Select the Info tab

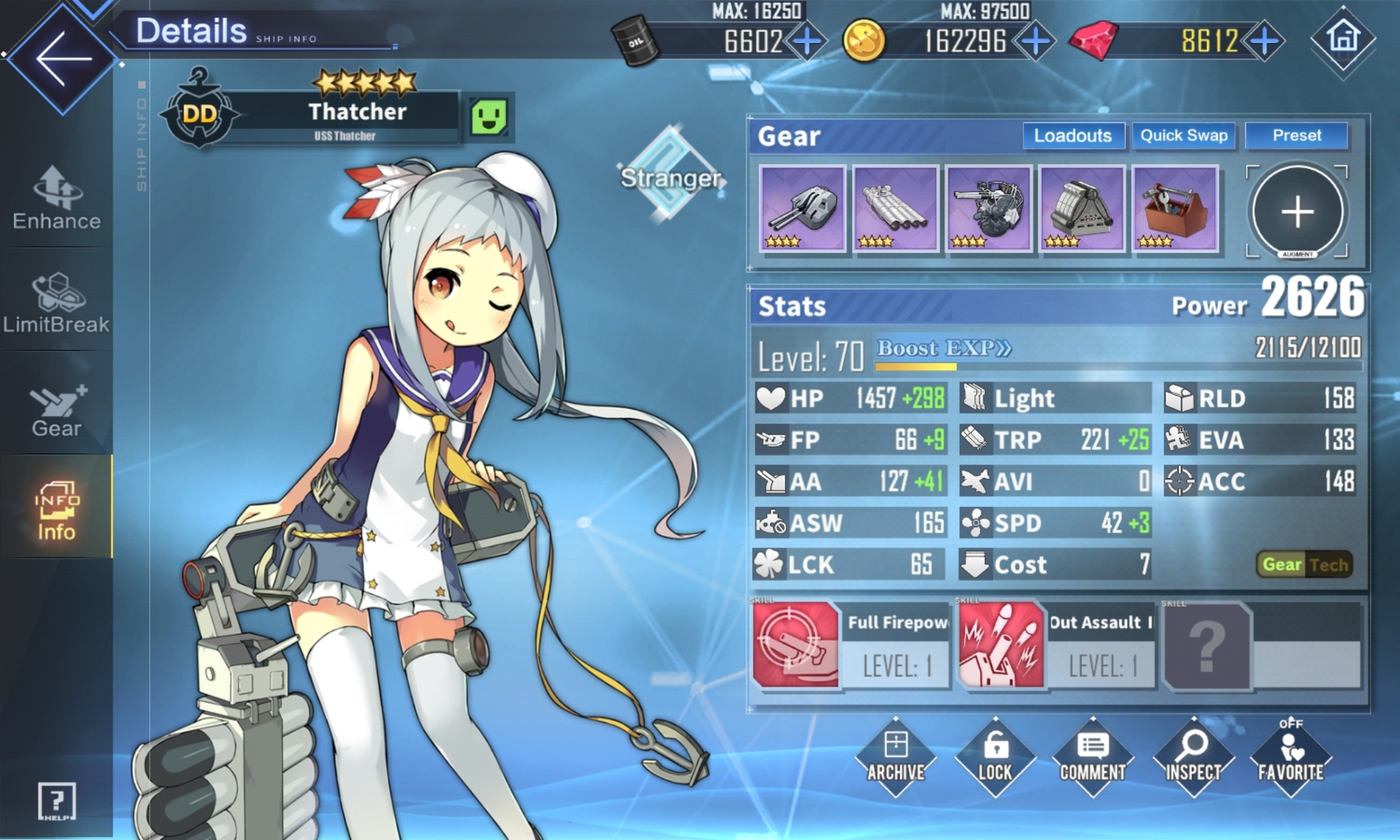pos(57,510)
